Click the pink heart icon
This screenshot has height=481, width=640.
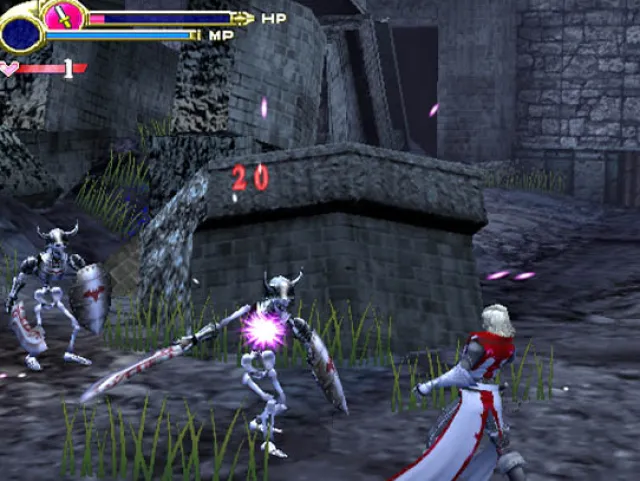click(9, 69)
